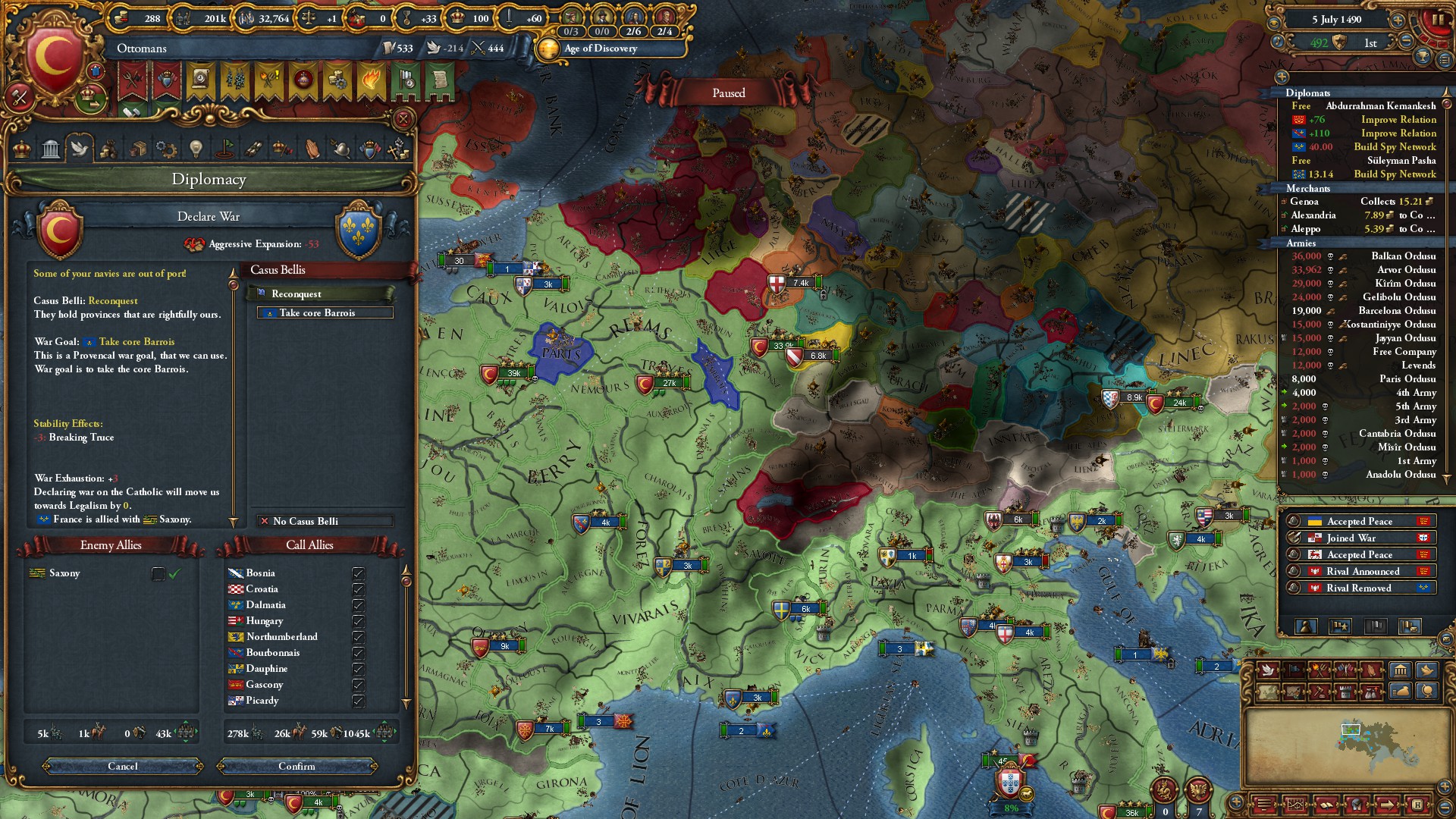1456x819 pixels.
Task: Toggle calling Picardy into the war
Action: coord(359,701)
